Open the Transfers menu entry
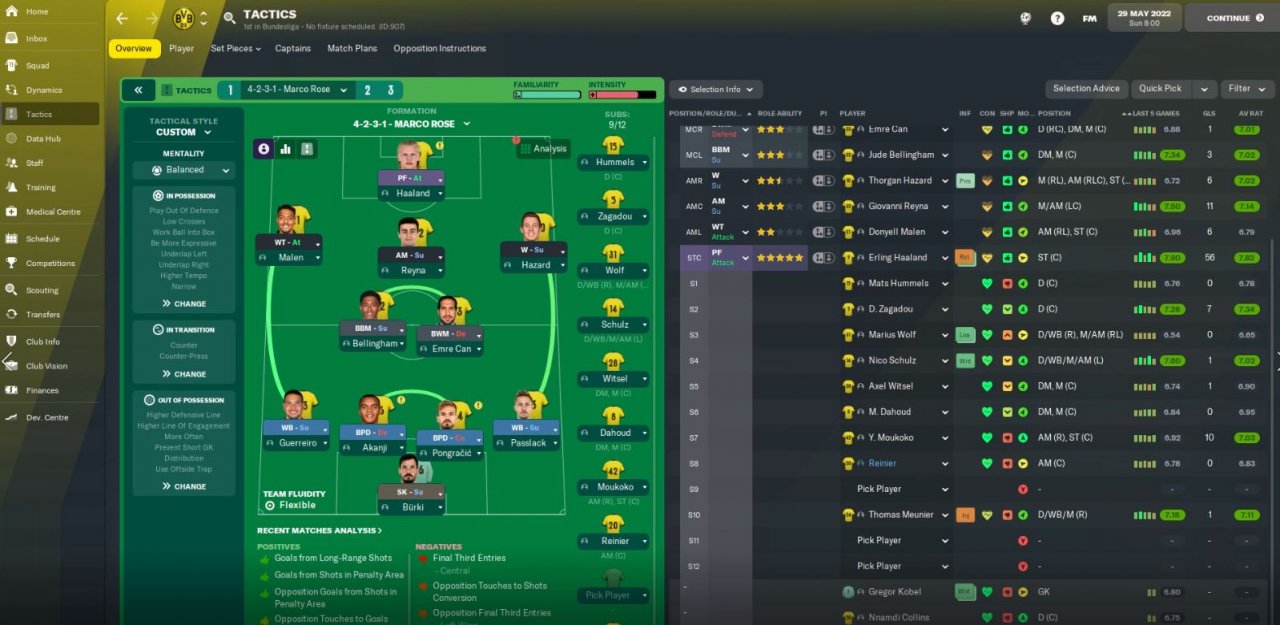Viewport: 1280px width, 625px height. (x=43, y=314)
